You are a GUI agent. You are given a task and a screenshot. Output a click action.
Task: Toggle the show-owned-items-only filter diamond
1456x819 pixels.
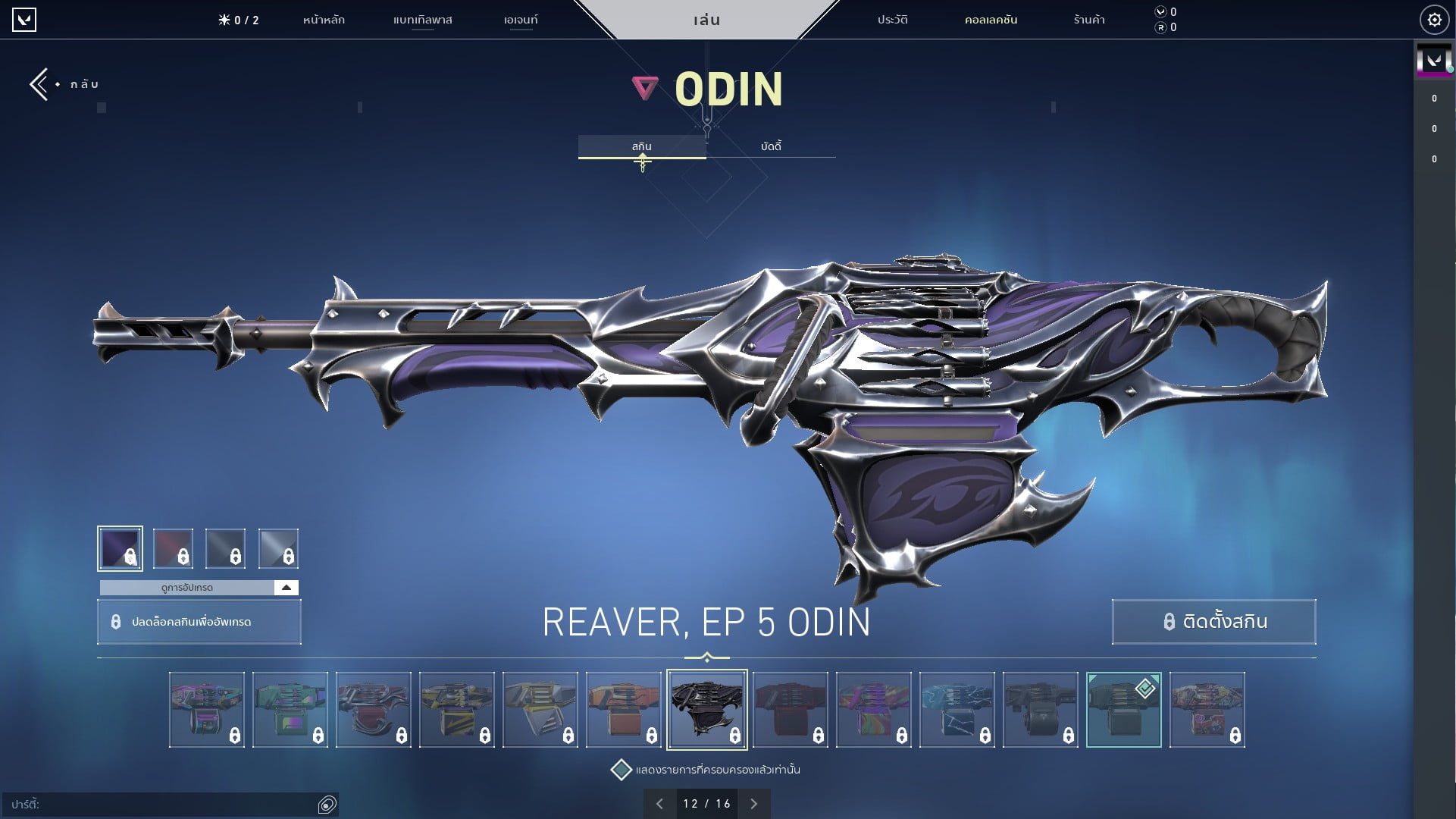622,768
